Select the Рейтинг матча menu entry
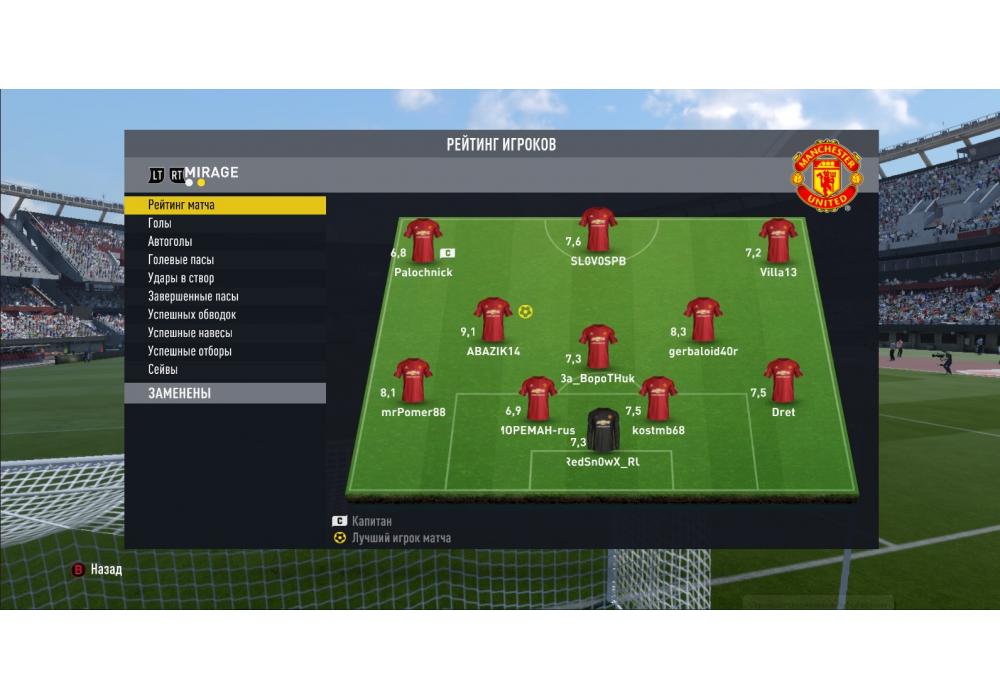 (x=225, y=205)
